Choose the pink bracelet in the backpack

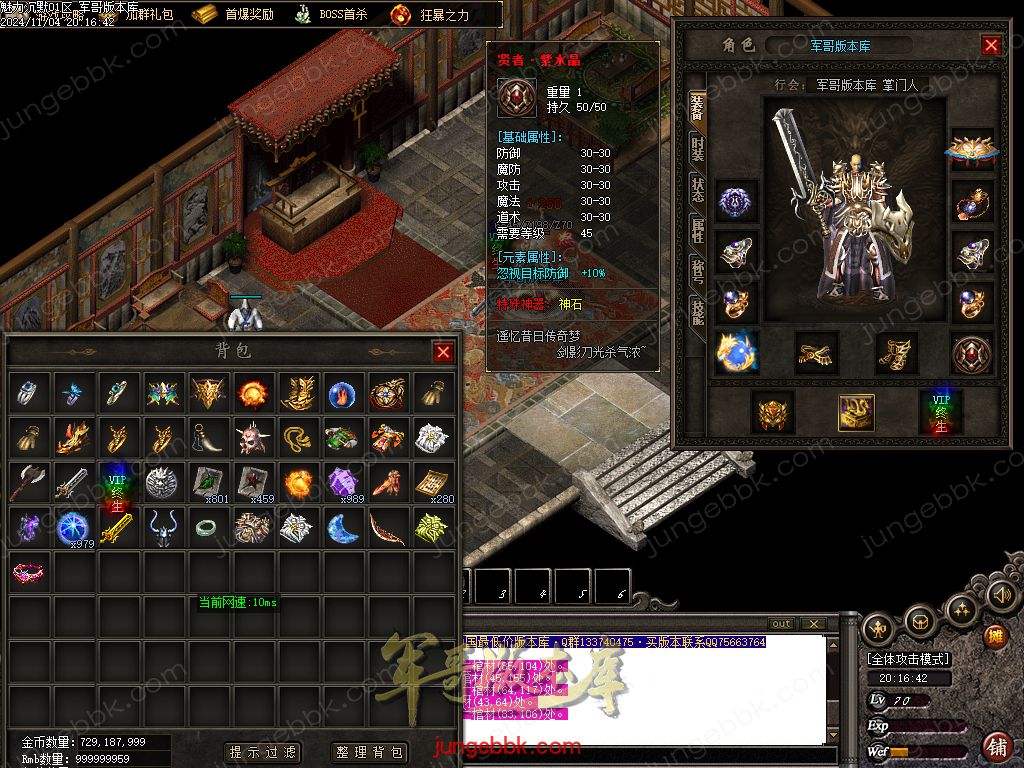pyautogui.click(x=27, y=572)
